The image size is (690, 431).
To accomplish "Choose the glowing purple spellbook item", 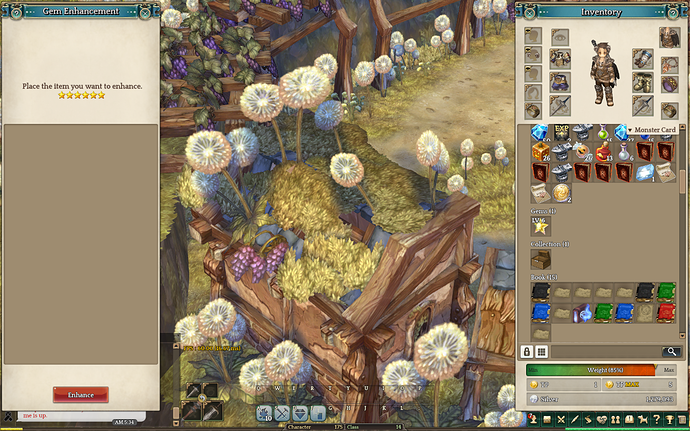I will 583,313.
